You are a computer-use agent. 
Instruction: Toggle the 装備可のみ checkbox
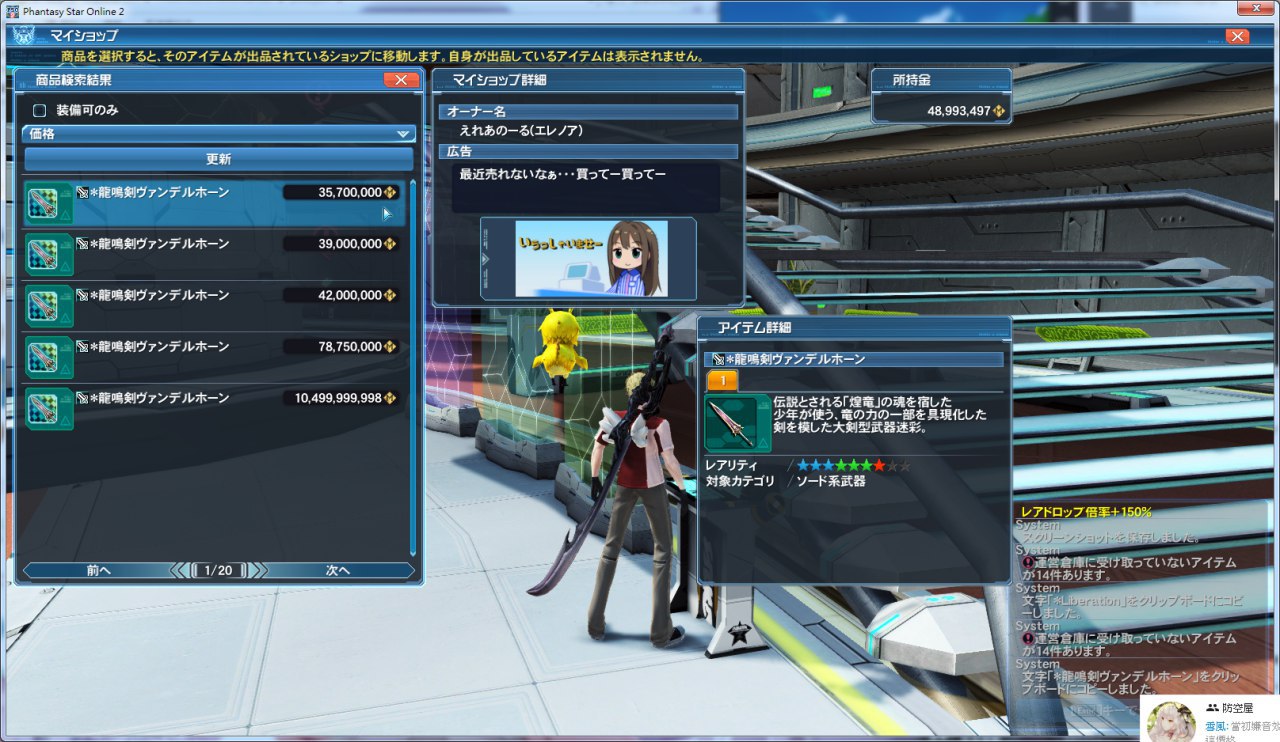(41, 111)
